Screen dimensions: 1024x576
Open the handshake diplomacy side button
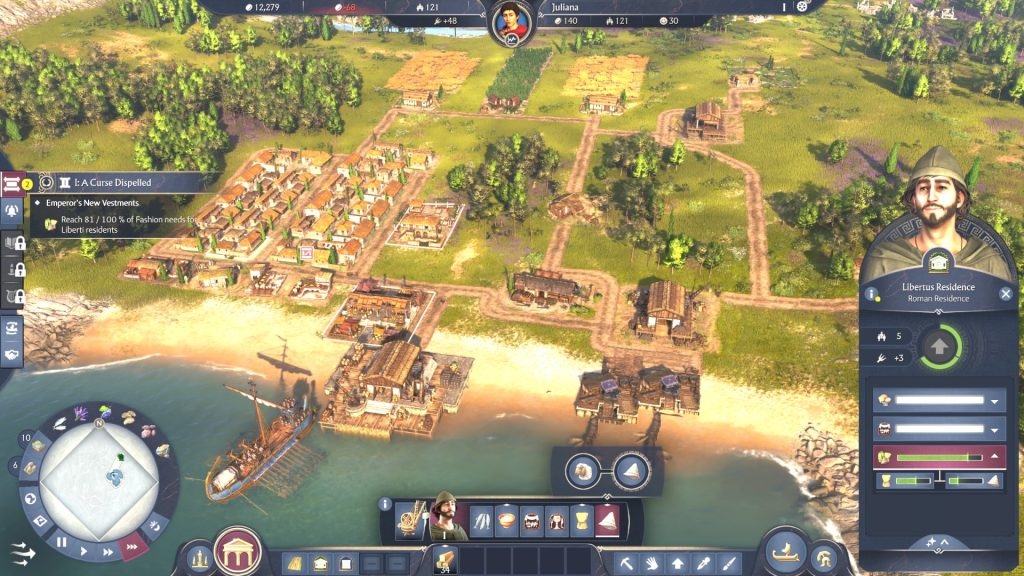[13, 355]
